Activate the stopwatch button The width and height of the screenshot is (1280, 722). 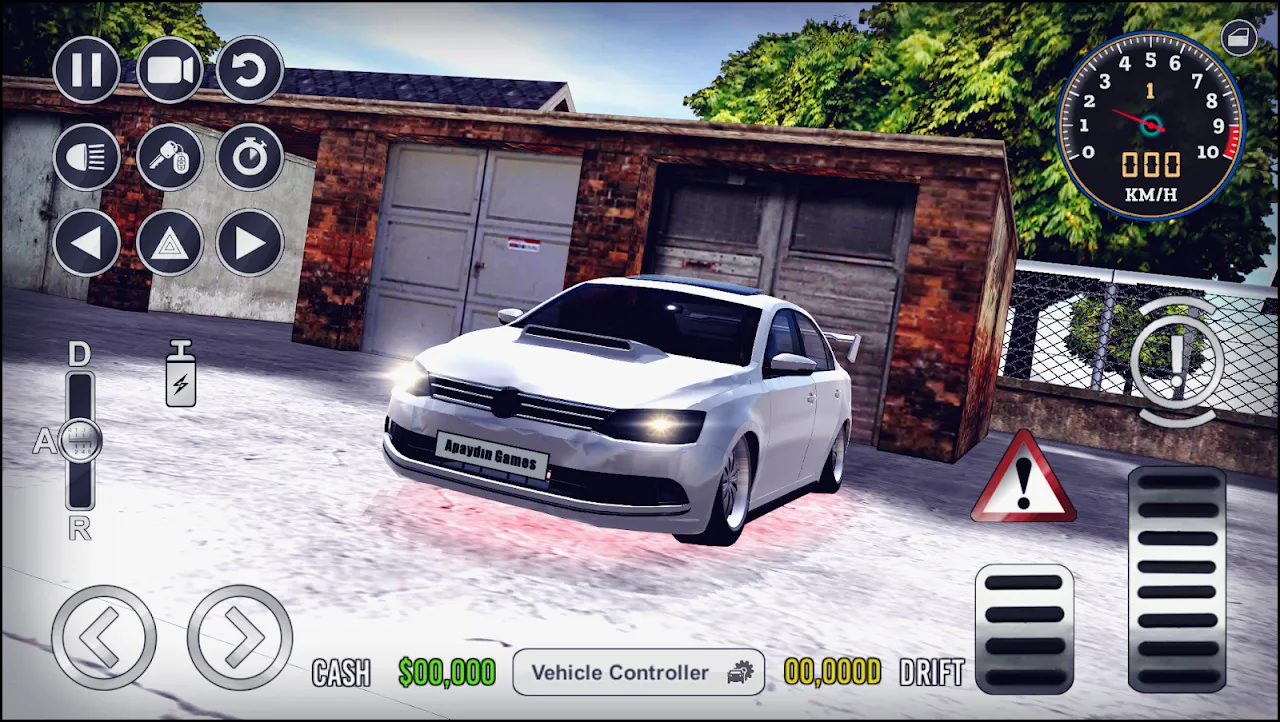250,157
